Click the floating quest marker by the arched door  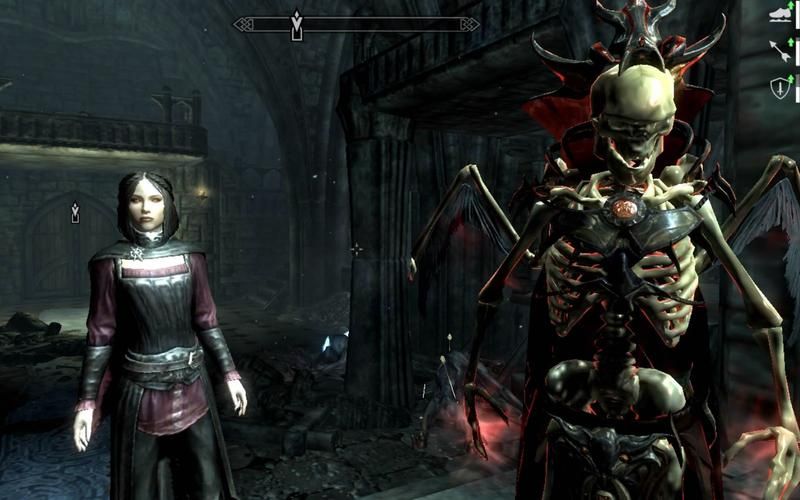[x=75, y=212]
